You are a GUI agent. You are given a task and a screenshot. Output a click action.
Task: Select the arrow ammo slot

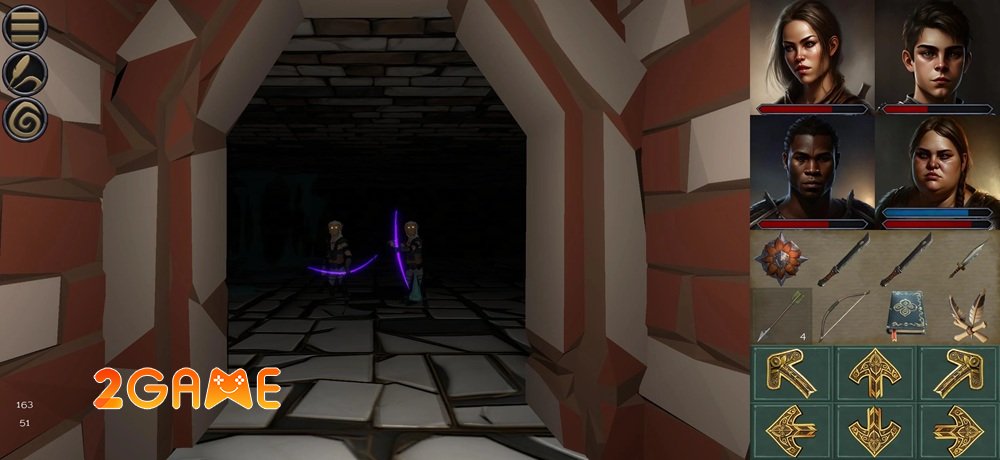(x=781, y=316)
